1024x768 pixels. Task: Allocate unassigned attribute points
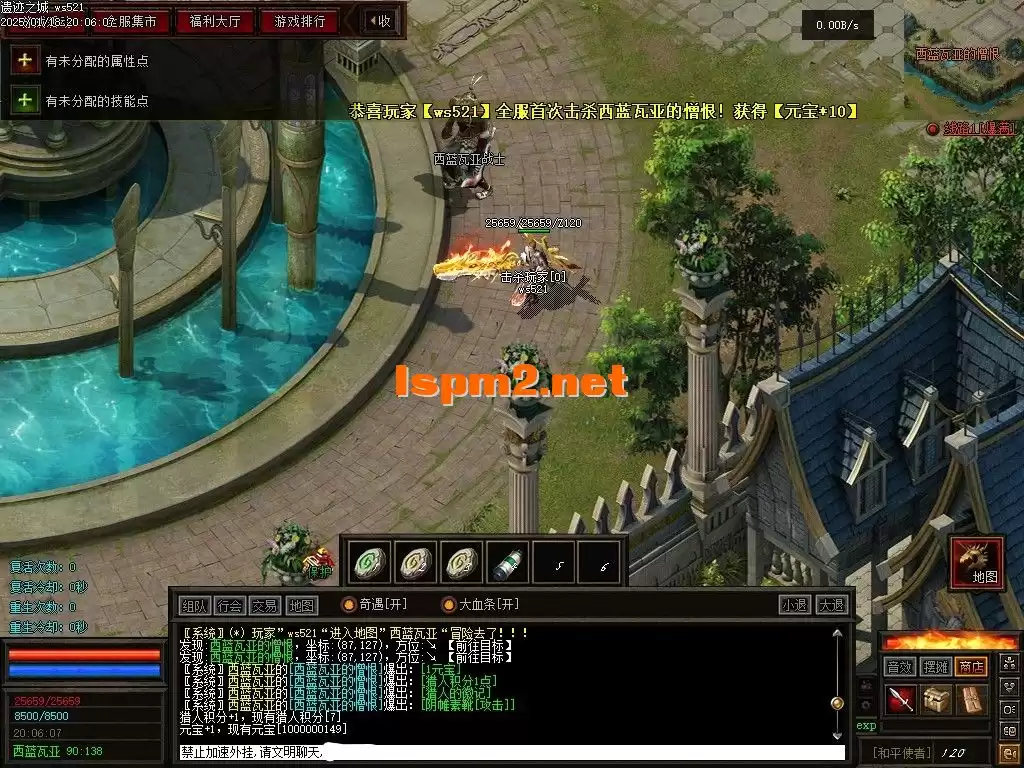click(25, 61)
